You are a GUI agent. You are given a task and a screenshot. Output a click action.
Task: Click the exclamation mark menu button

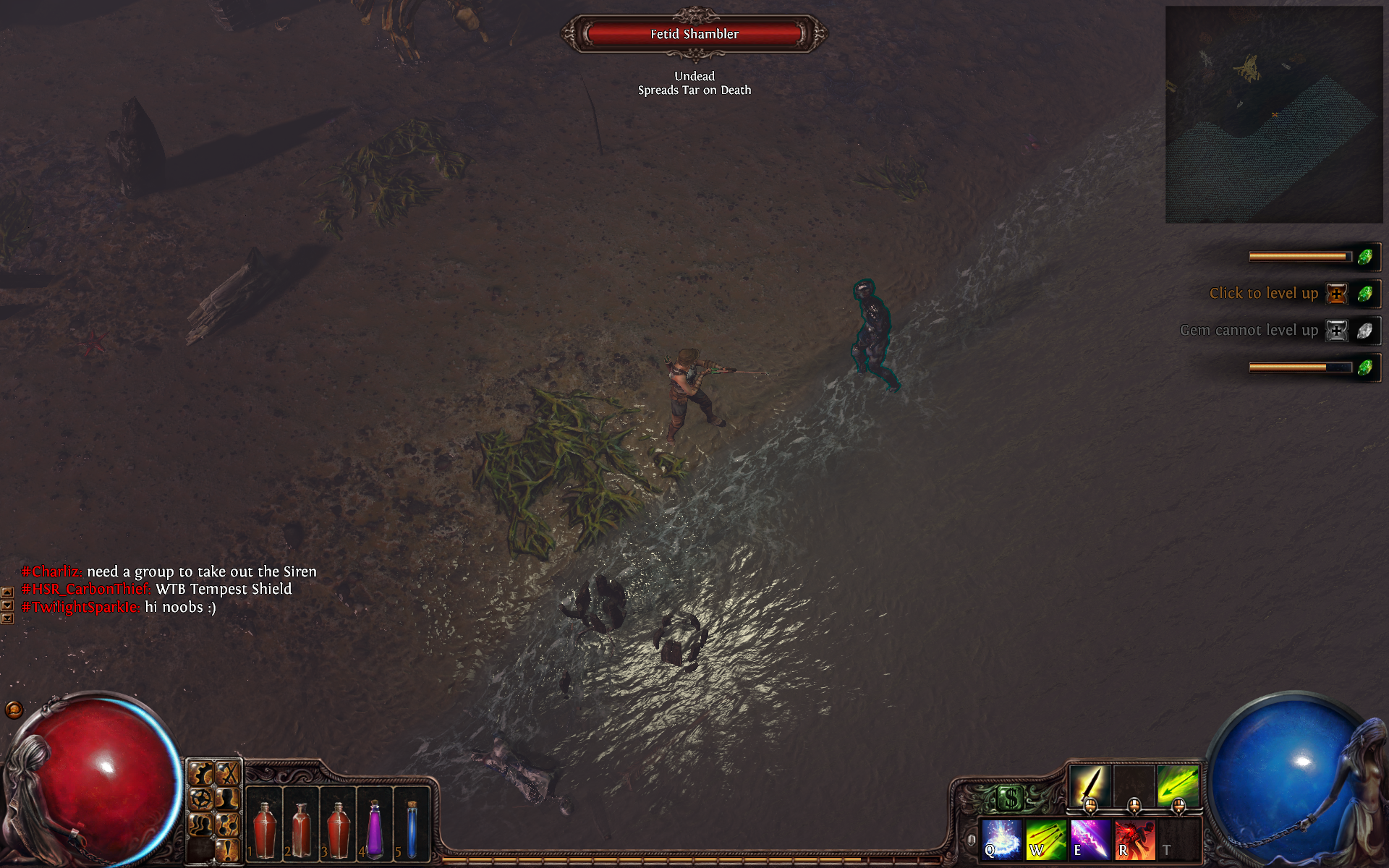tap(228, 849)
